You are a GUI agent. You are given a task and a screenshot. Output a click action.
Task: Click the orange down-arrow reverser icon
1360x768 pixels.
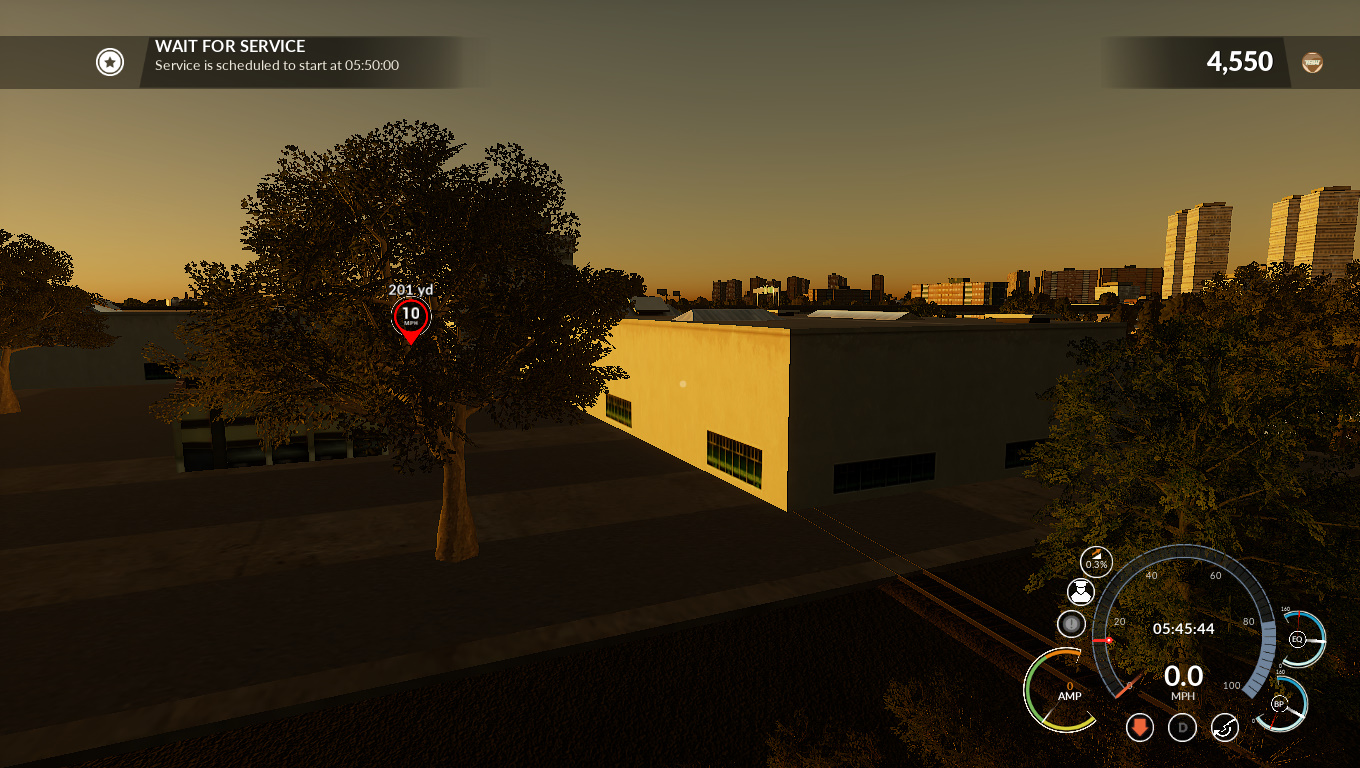coord(1139,727)
